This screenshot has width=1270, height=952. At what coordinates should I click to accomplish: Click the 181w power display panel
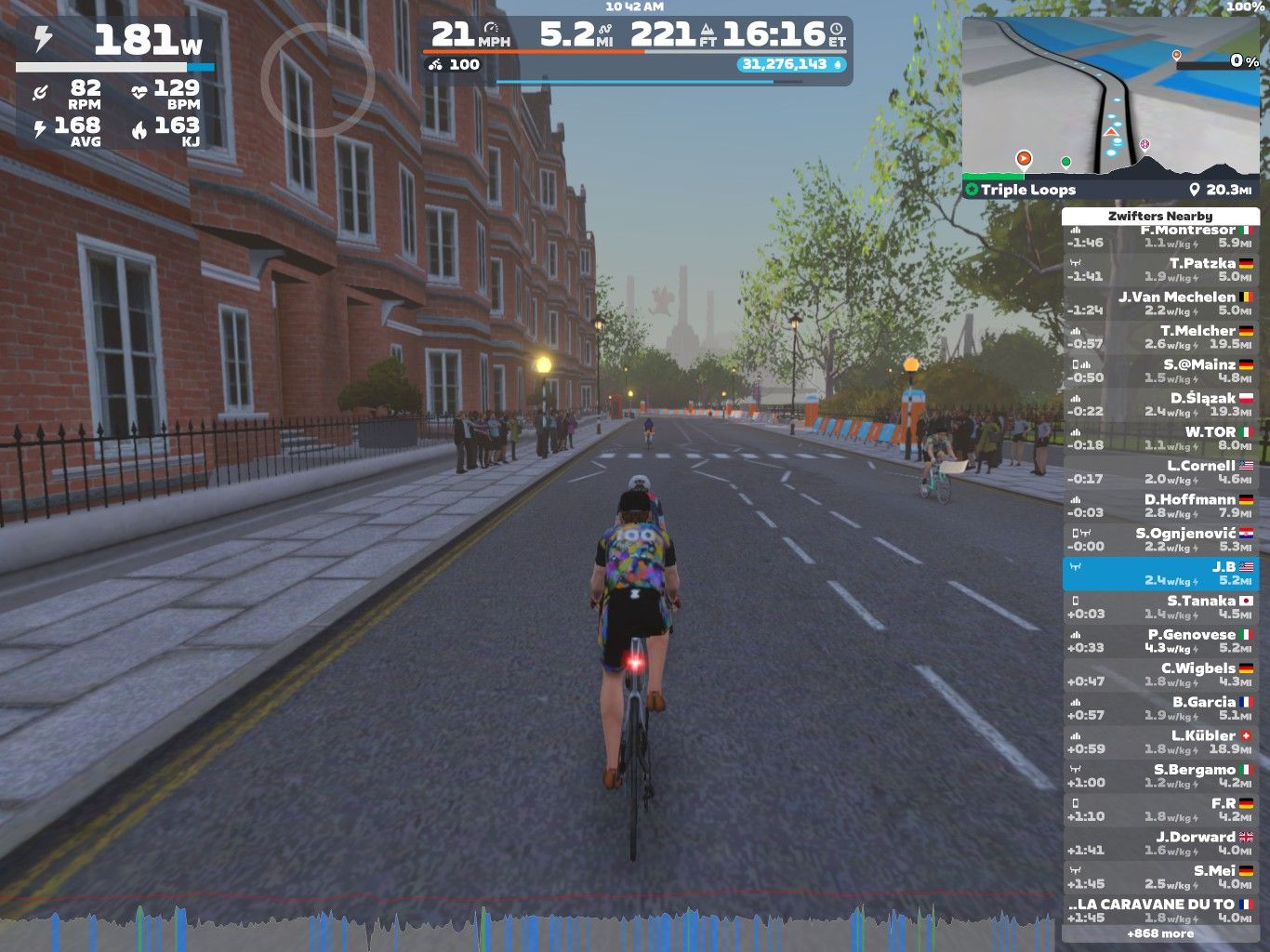[x=116, y=42]
